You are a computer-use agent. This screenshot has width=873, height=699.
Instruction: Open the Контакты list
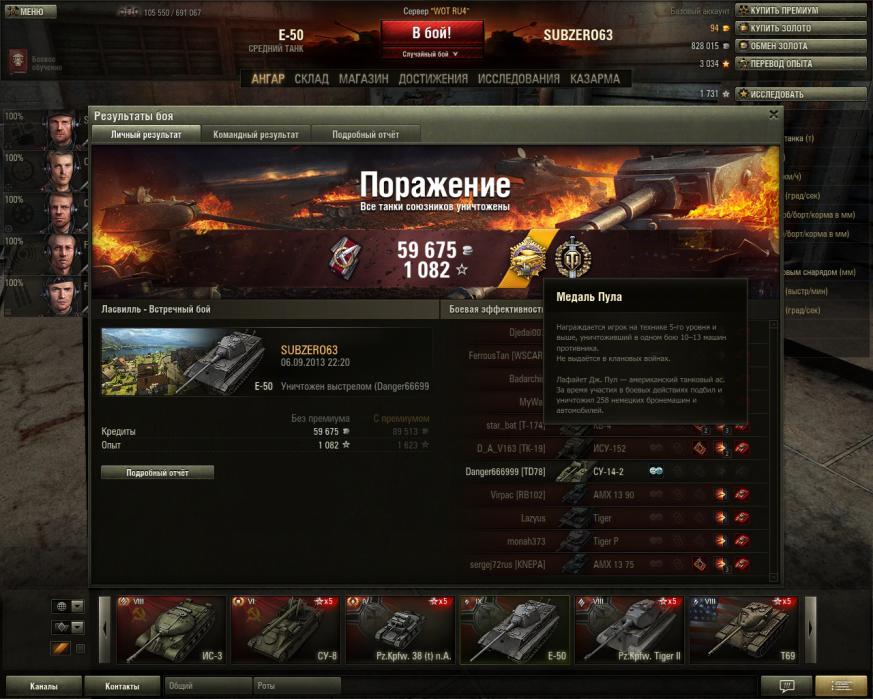[122, 687]
